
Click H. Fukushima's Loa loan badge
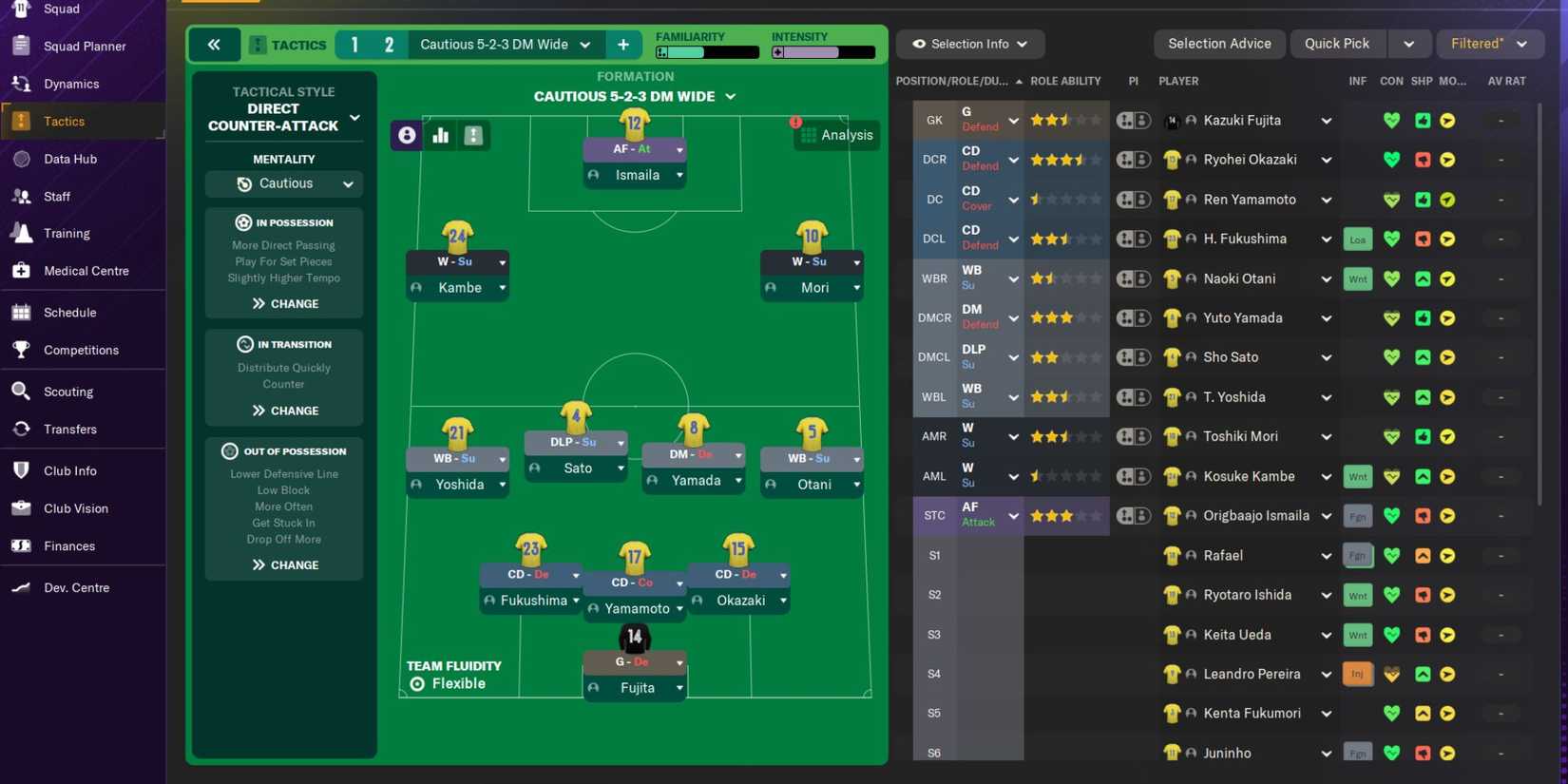1357,239
